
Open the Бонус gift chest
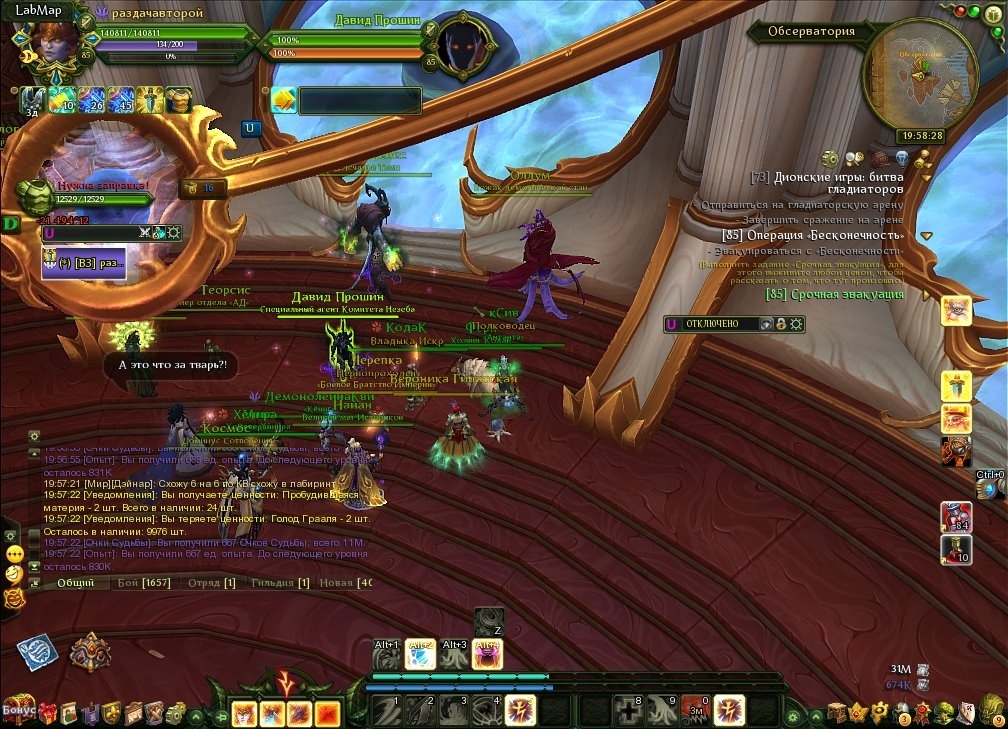coord(18,709)
